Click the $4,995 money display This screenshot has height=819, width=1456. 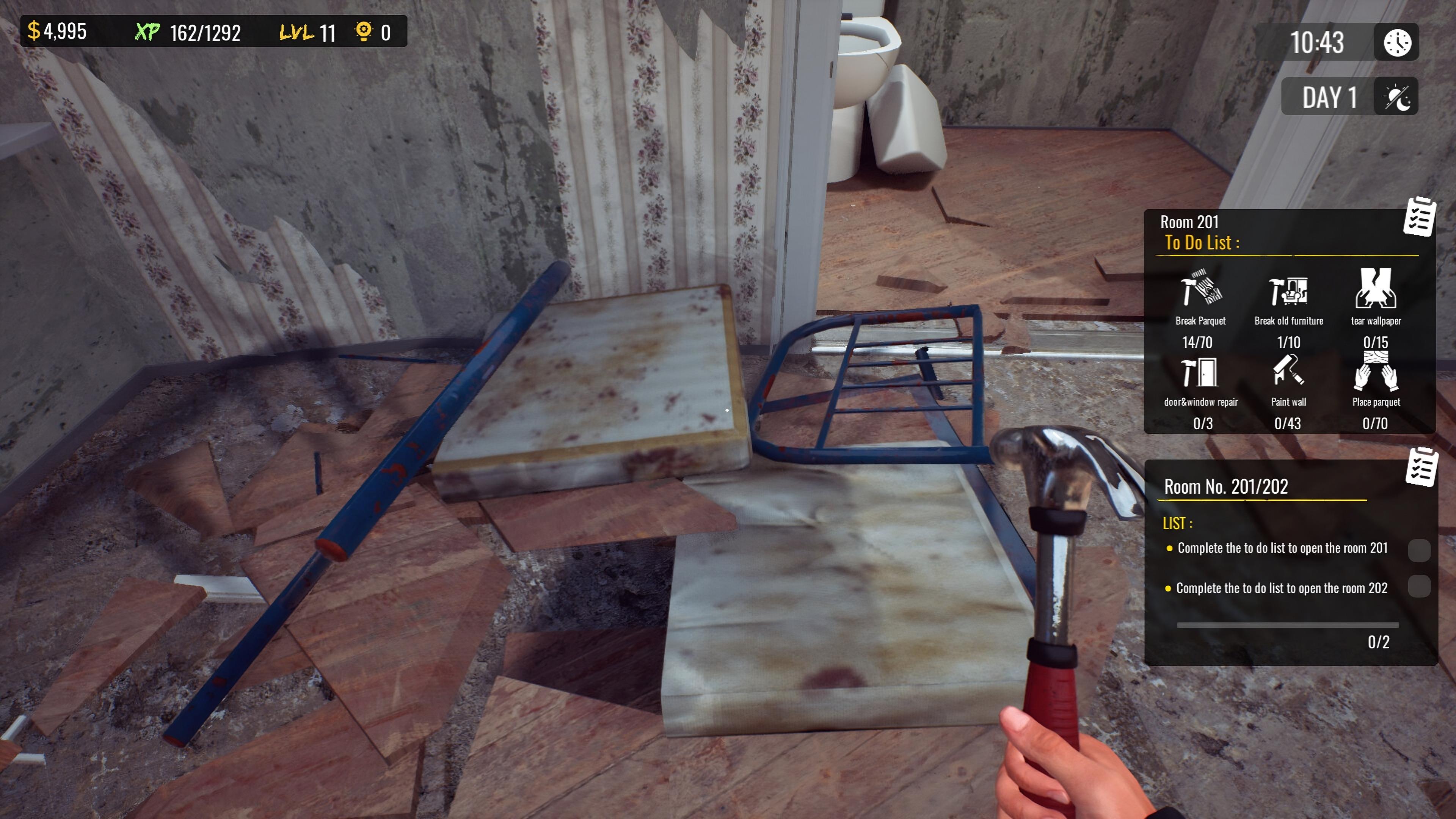(x=56, y=32)
